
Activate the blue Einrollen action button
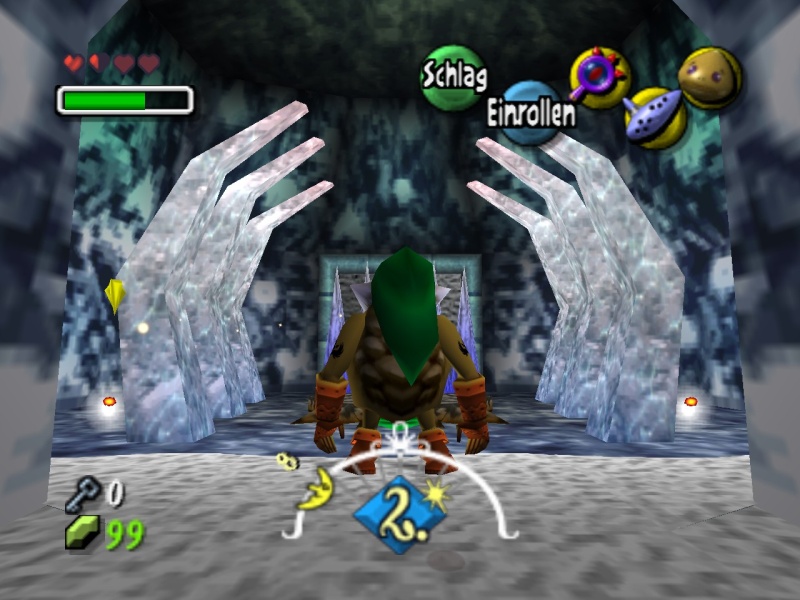(530, 113)
